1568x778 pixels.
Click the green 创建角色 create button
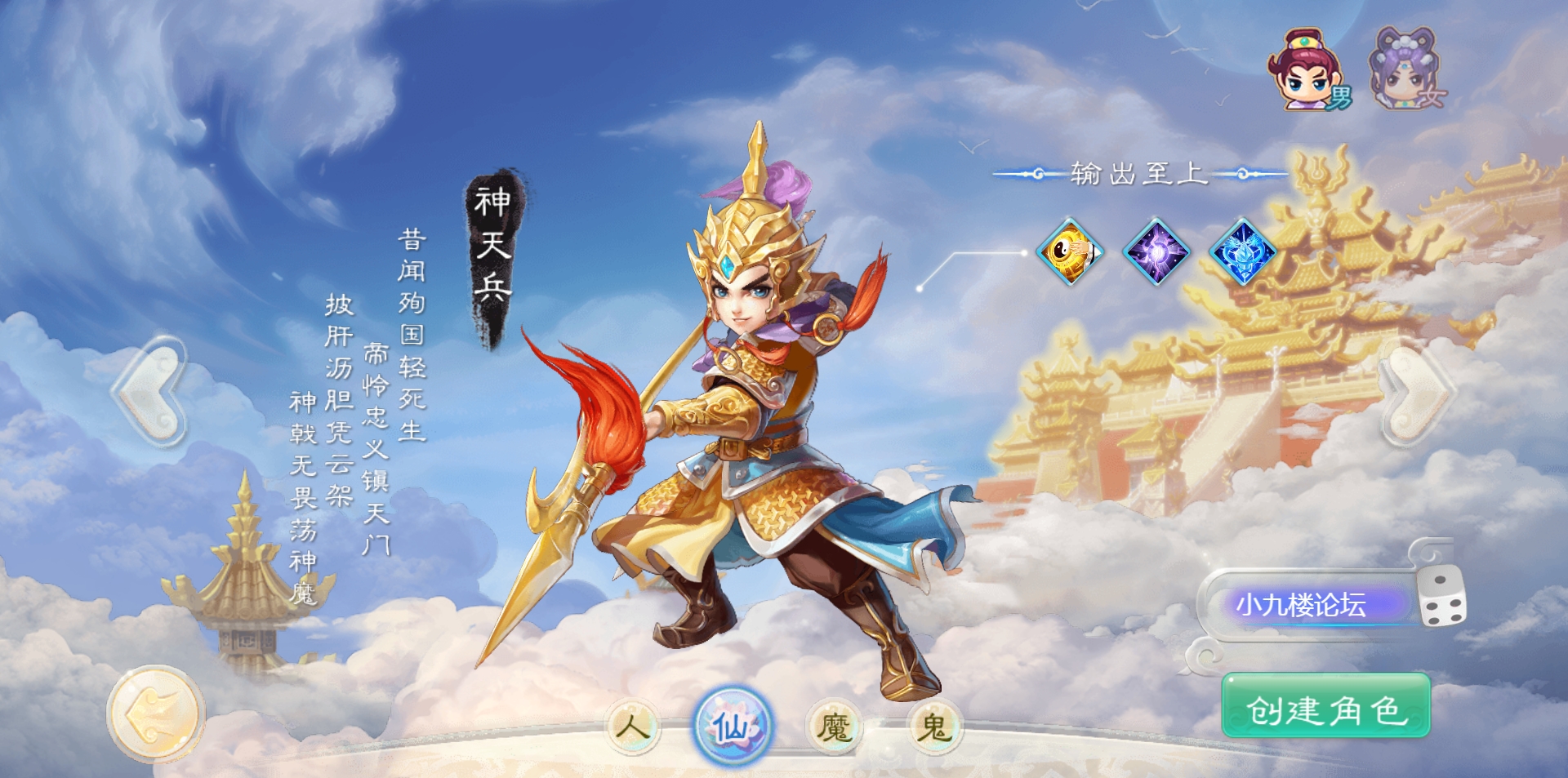pyautogui.click(x=1325, y=707)
